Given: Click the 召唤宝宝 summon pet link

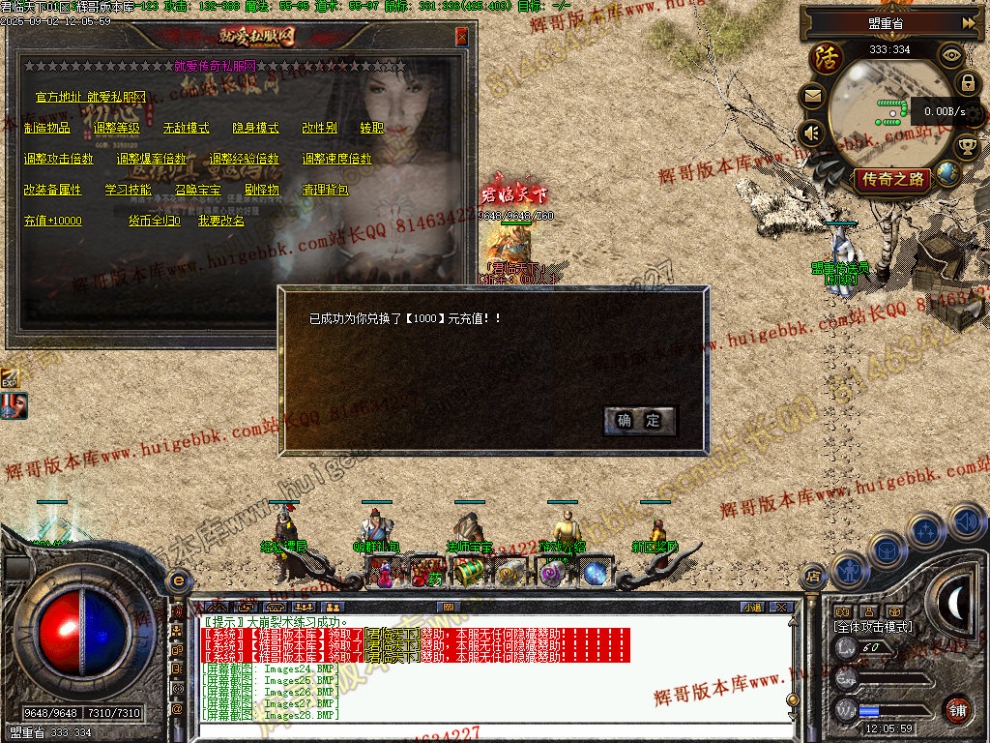Looking at the screenshot, I should point(198,190).
